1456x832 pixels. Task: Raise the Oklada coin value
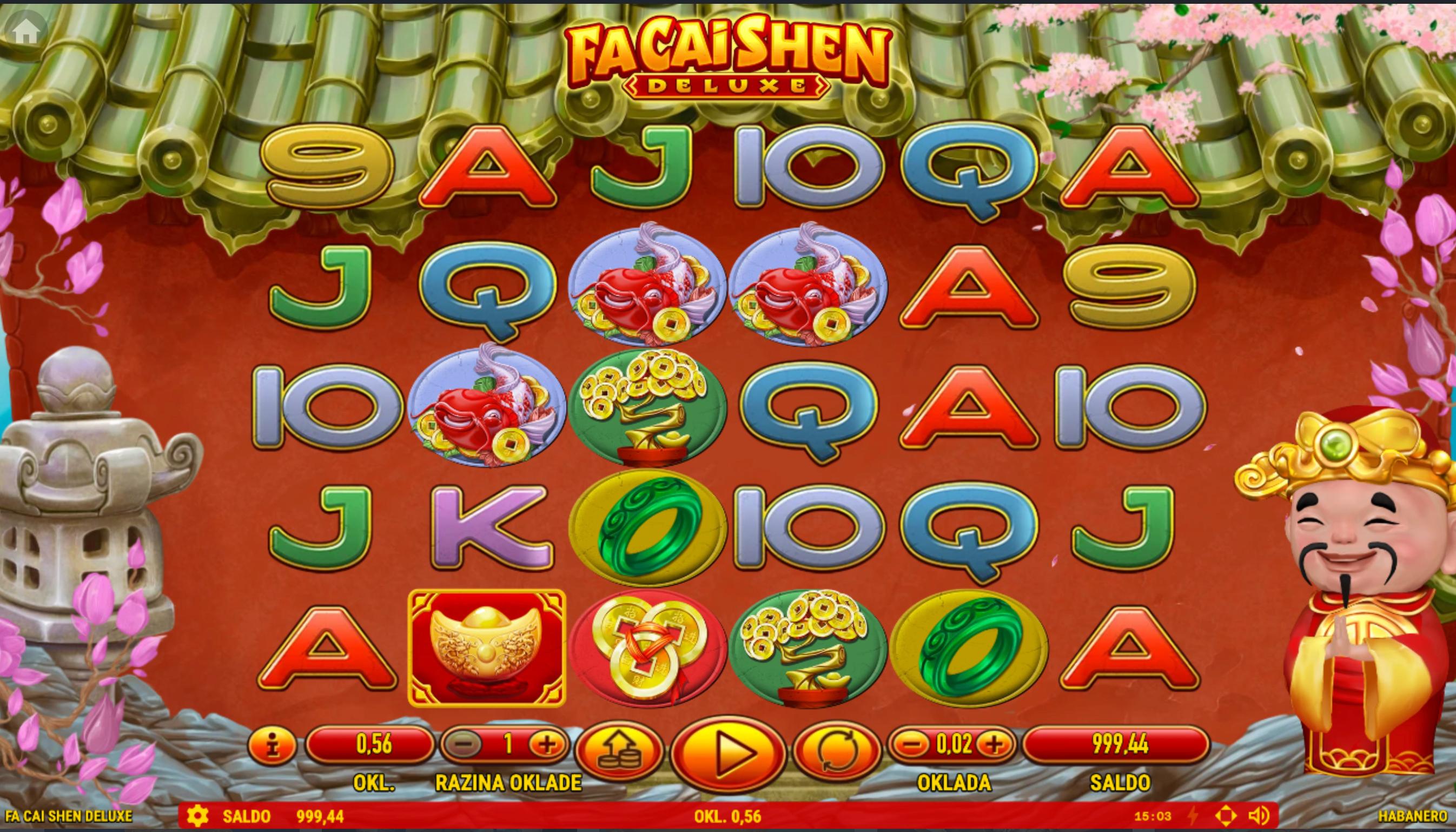pos(995,744)
